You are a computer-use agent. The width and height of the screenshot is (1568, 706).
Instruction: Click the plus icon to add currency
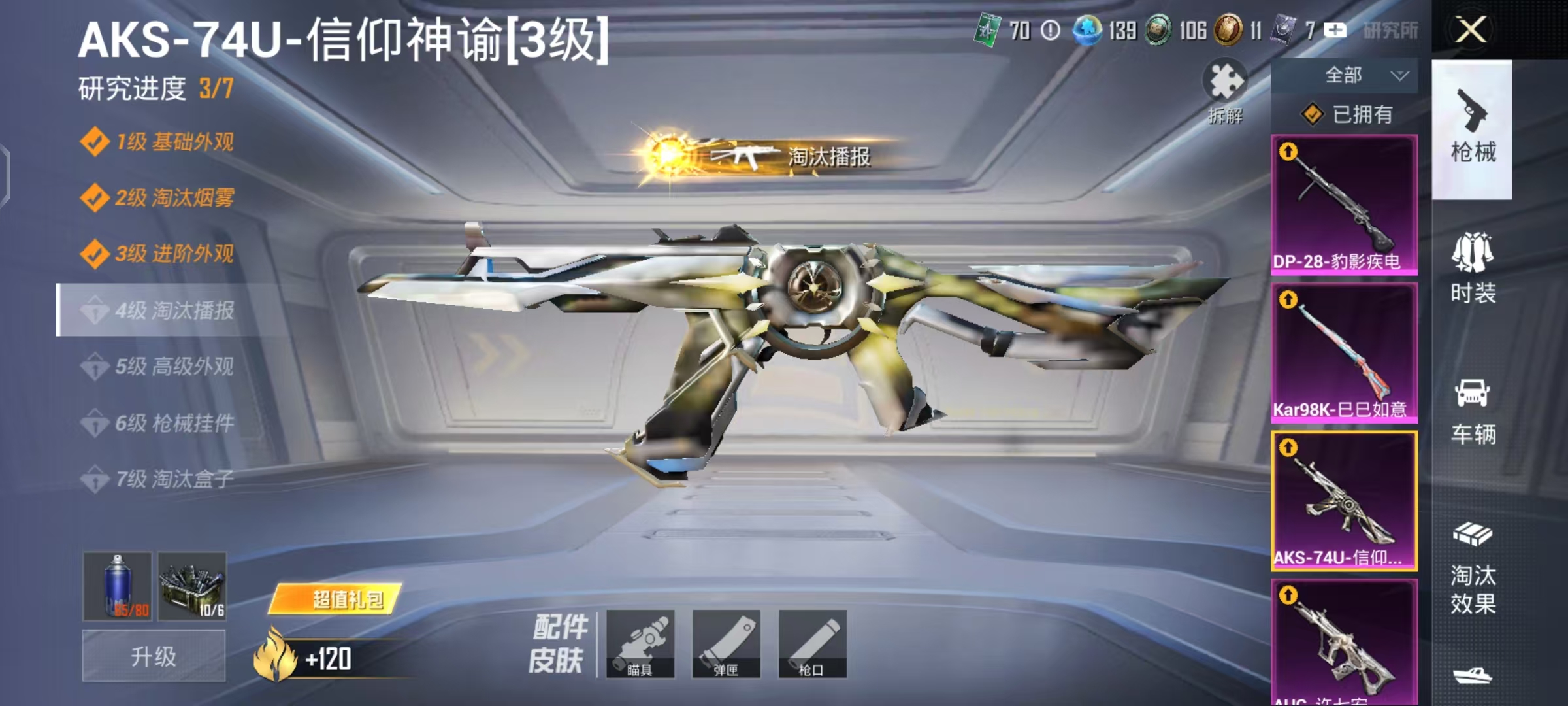(x=1334, y=29)
